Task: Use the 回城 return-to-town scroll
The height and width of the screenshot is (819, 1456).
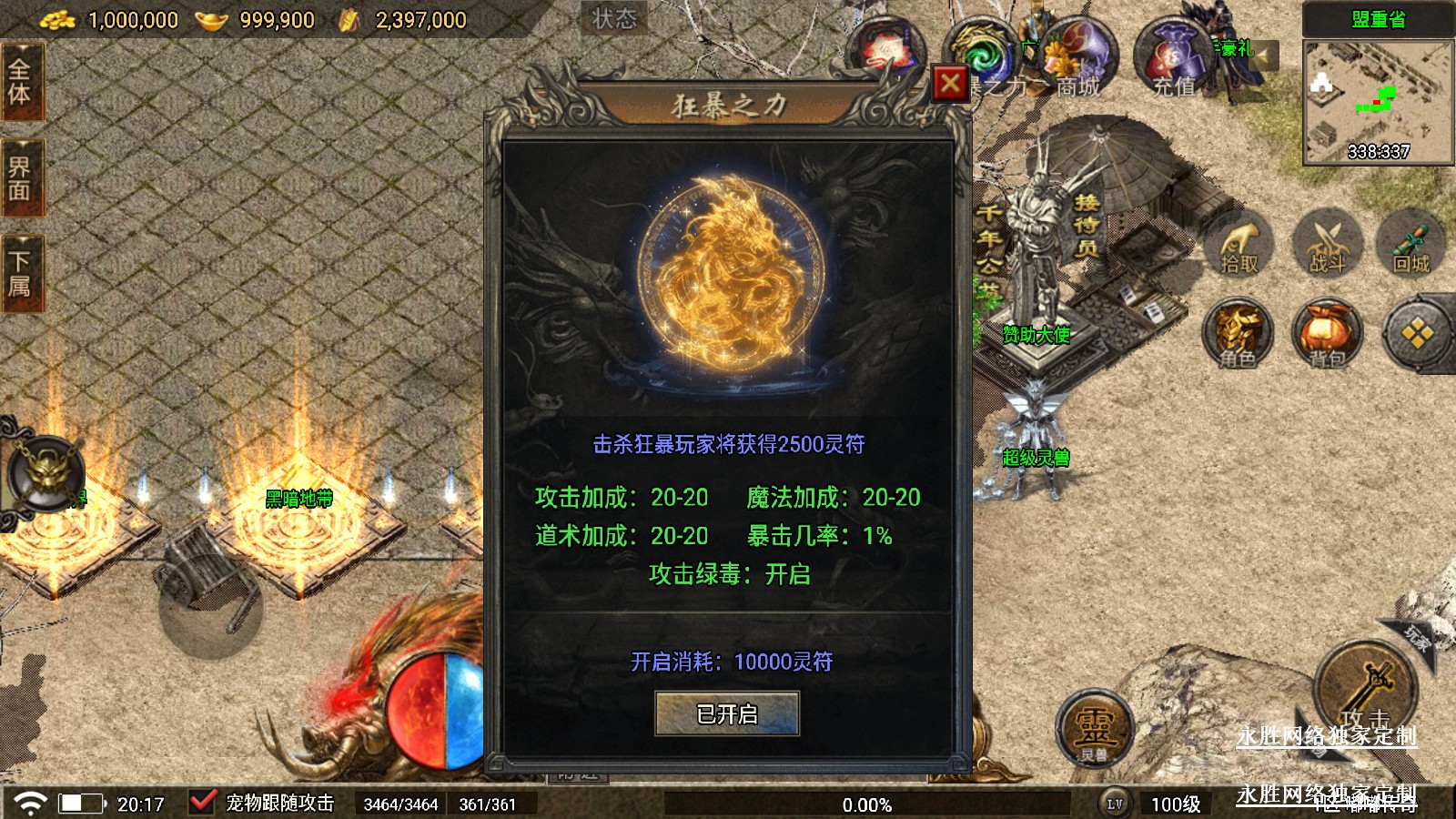Action: pyautogui.click(x=1411, y=244)
